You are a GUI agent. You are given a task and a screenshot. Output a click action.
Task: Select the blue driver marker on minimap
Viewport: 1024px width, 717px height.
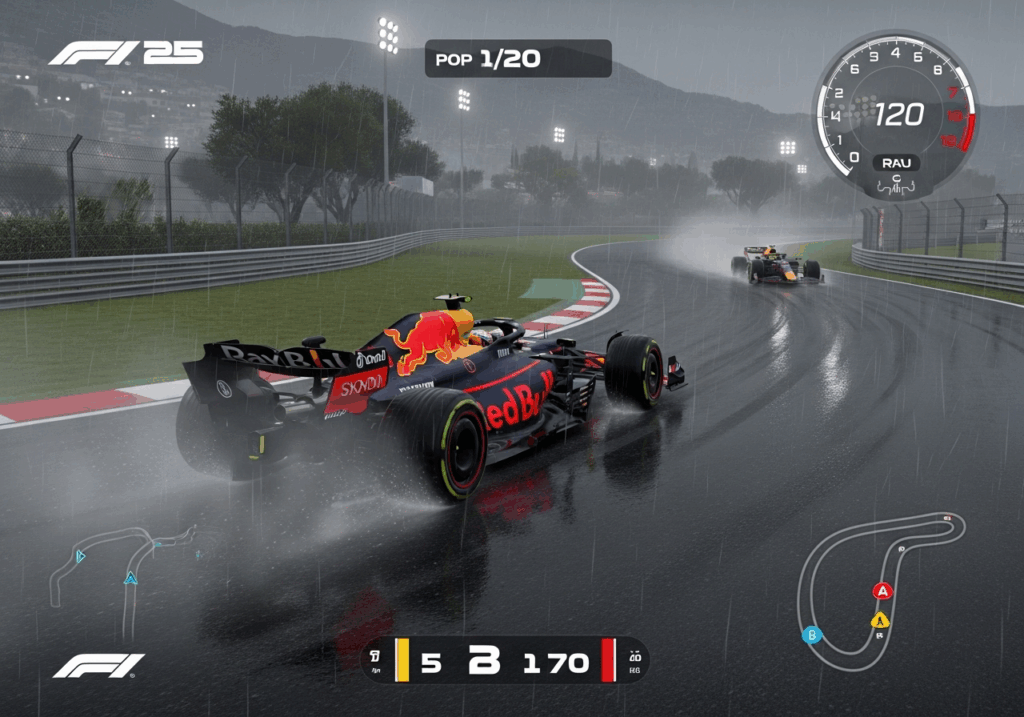(x=813, y=634)
